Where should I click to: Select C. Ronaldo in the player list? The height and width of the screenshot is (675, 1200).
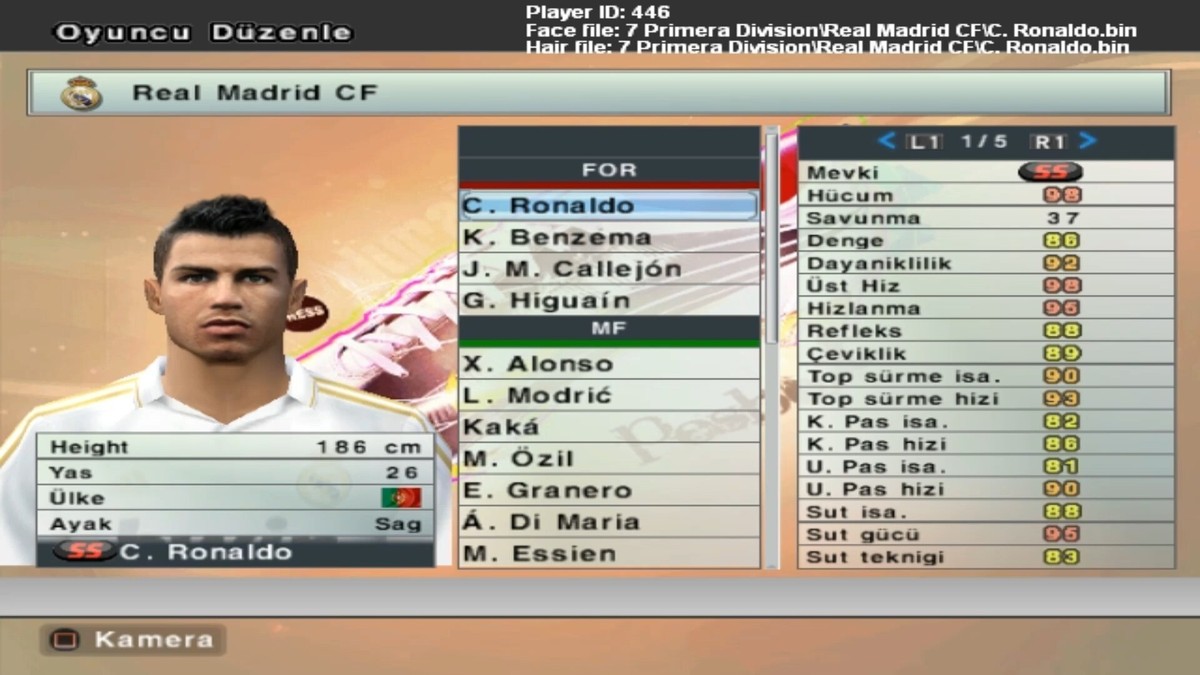[x=608, y=206]
